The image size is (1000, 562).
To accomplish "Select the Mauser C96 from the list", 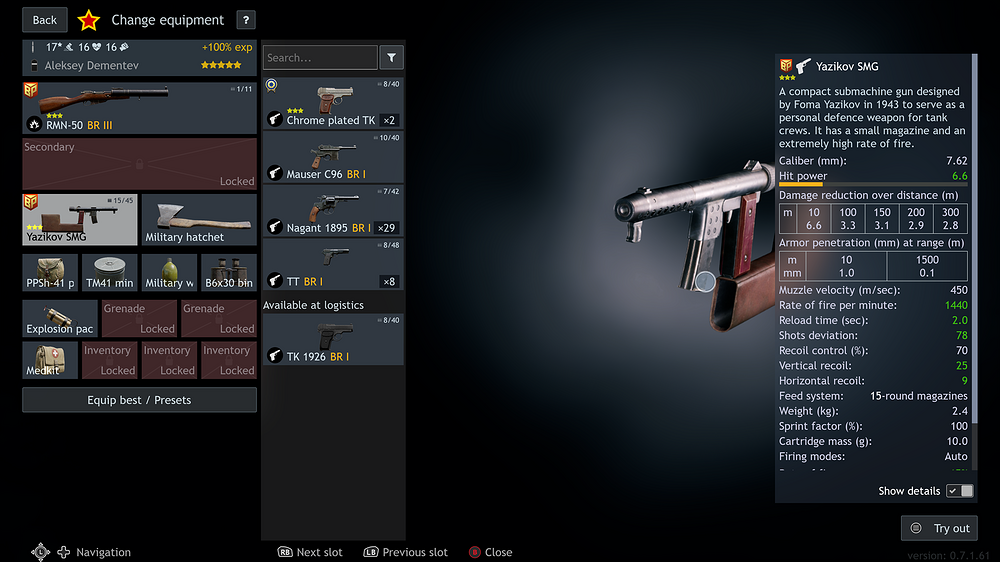I will 333,157.
